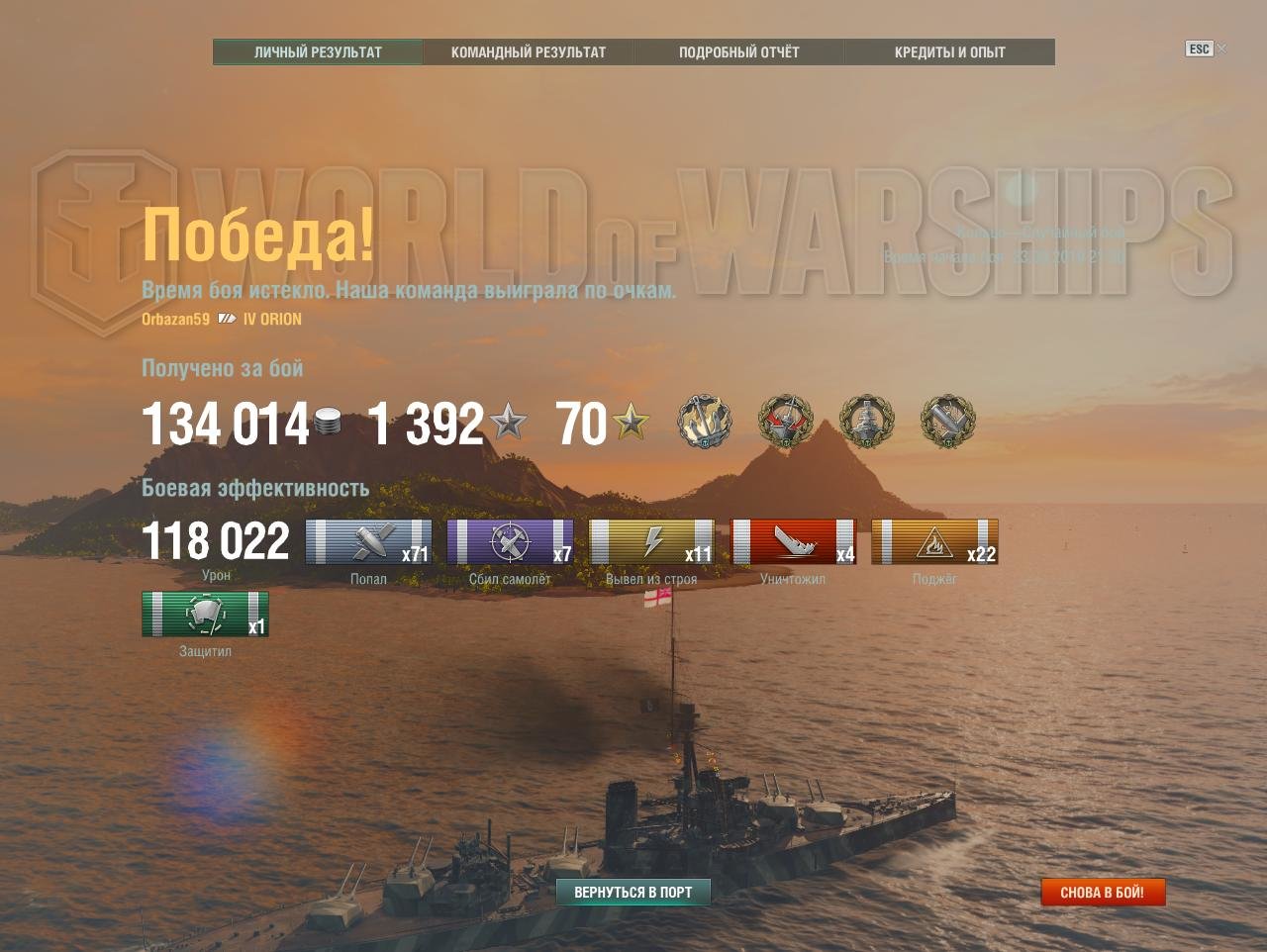Switch to the Командный результат tab
The image size is (1267, 952).
point(529,52)
